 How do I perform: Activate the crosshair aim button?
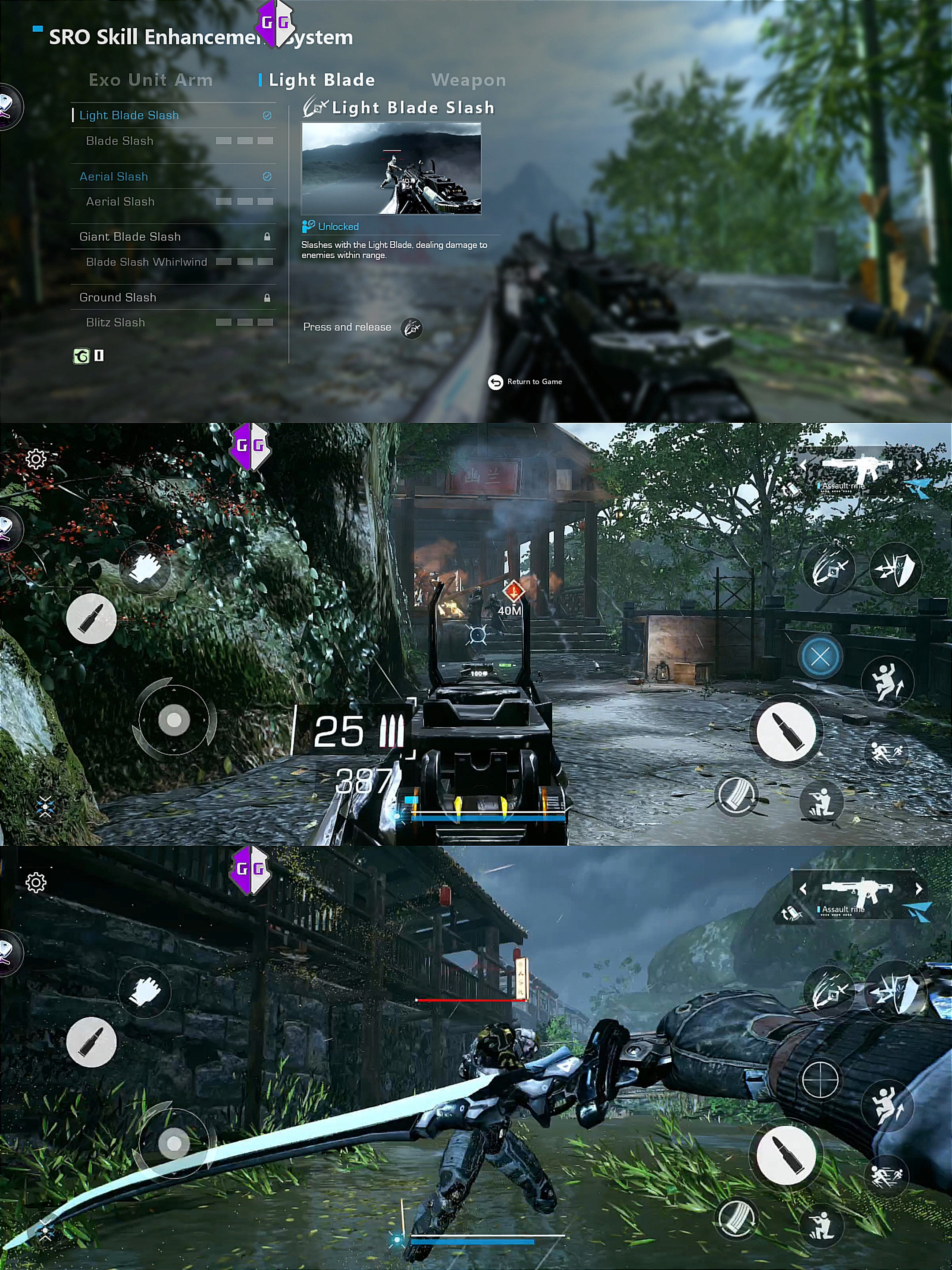[x=820, y=1079]
